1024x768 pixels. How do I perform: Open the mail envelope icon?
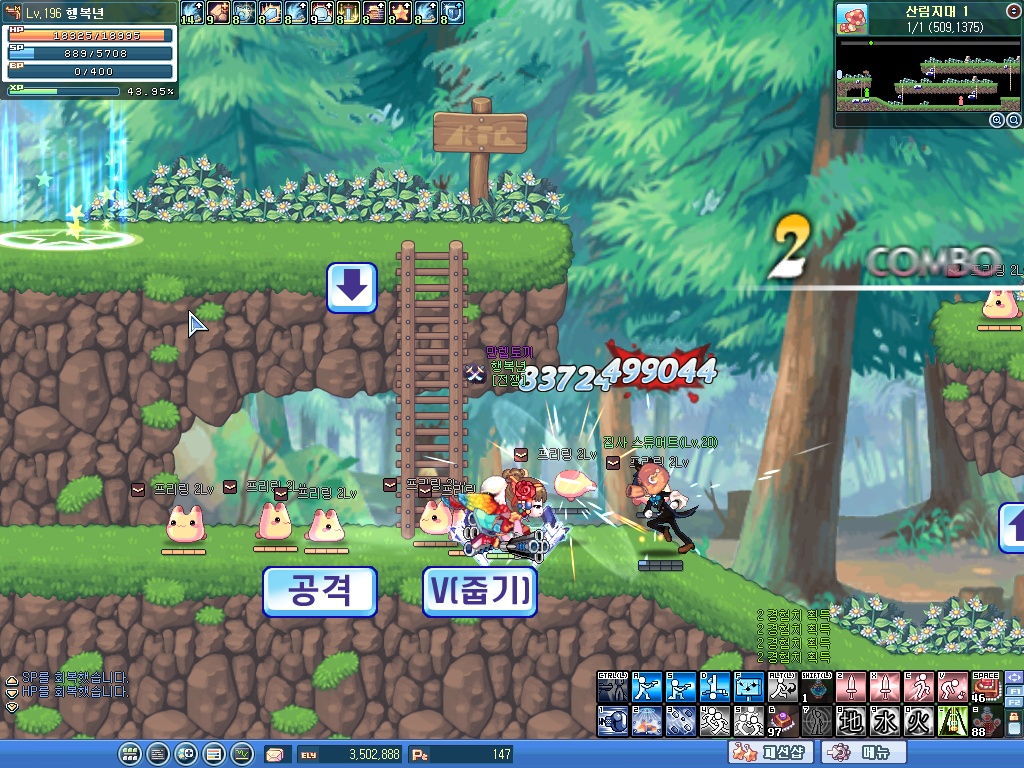click(275, 754)
